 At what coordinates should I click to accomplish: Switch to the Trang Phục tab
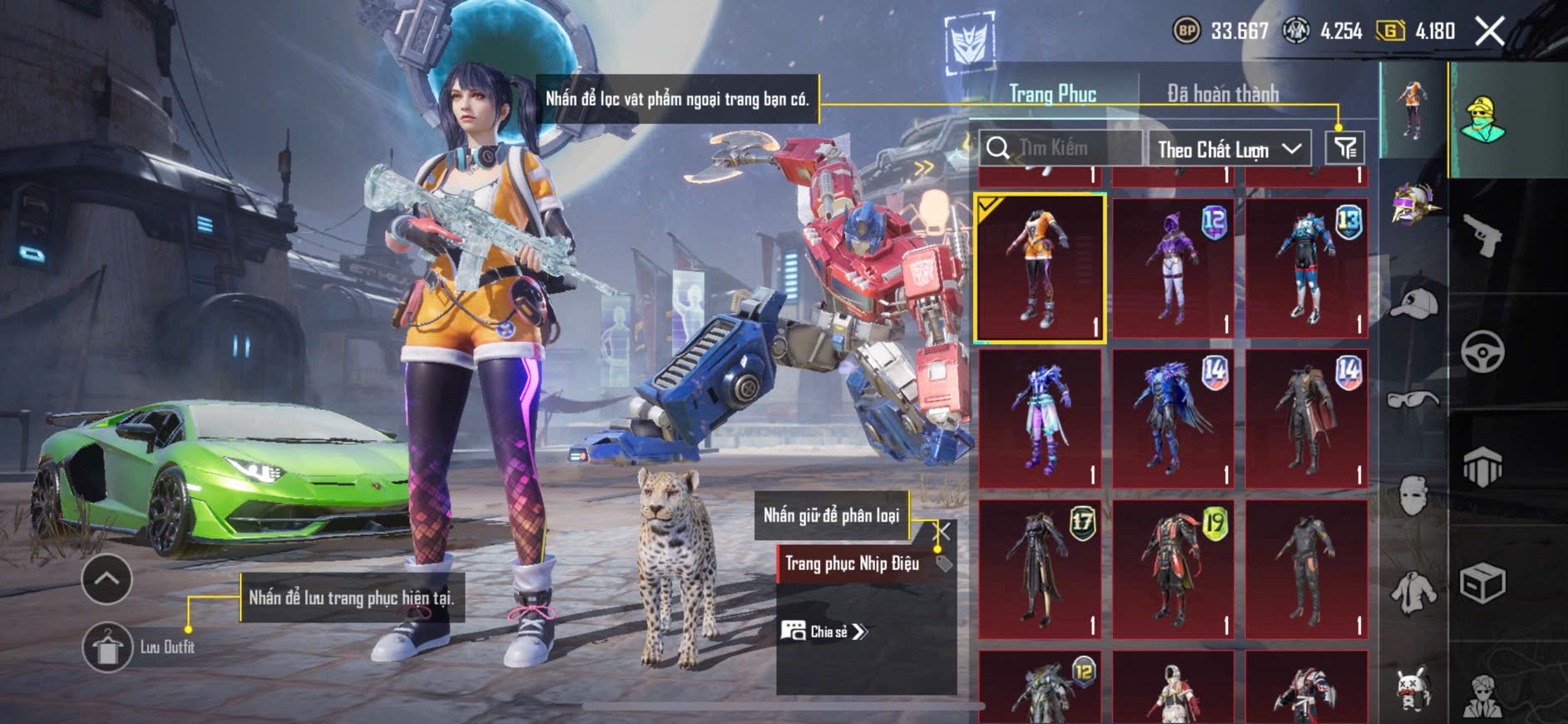click(1052, 94)
